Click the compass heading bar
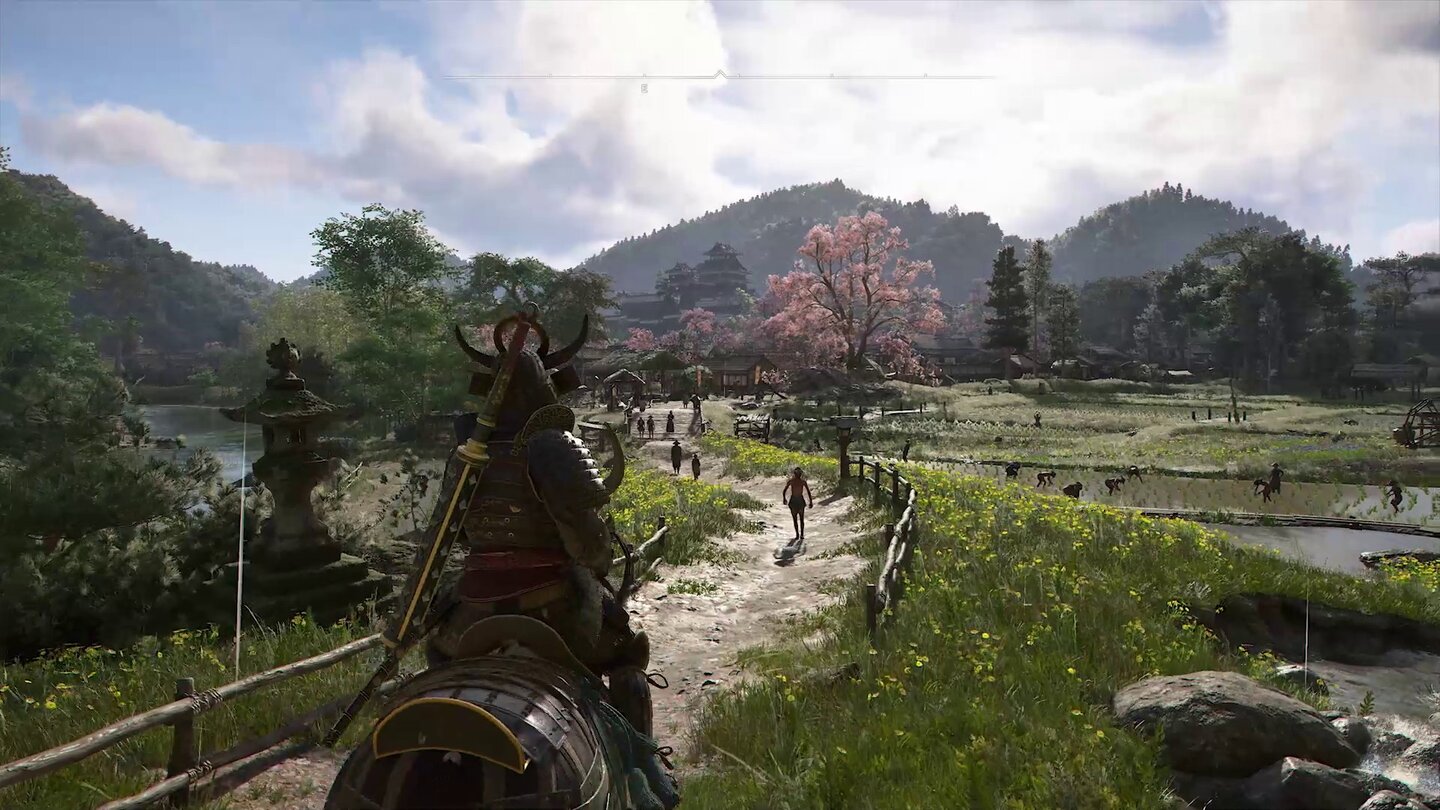This screenshot has height=810, width=1440. 718,77
